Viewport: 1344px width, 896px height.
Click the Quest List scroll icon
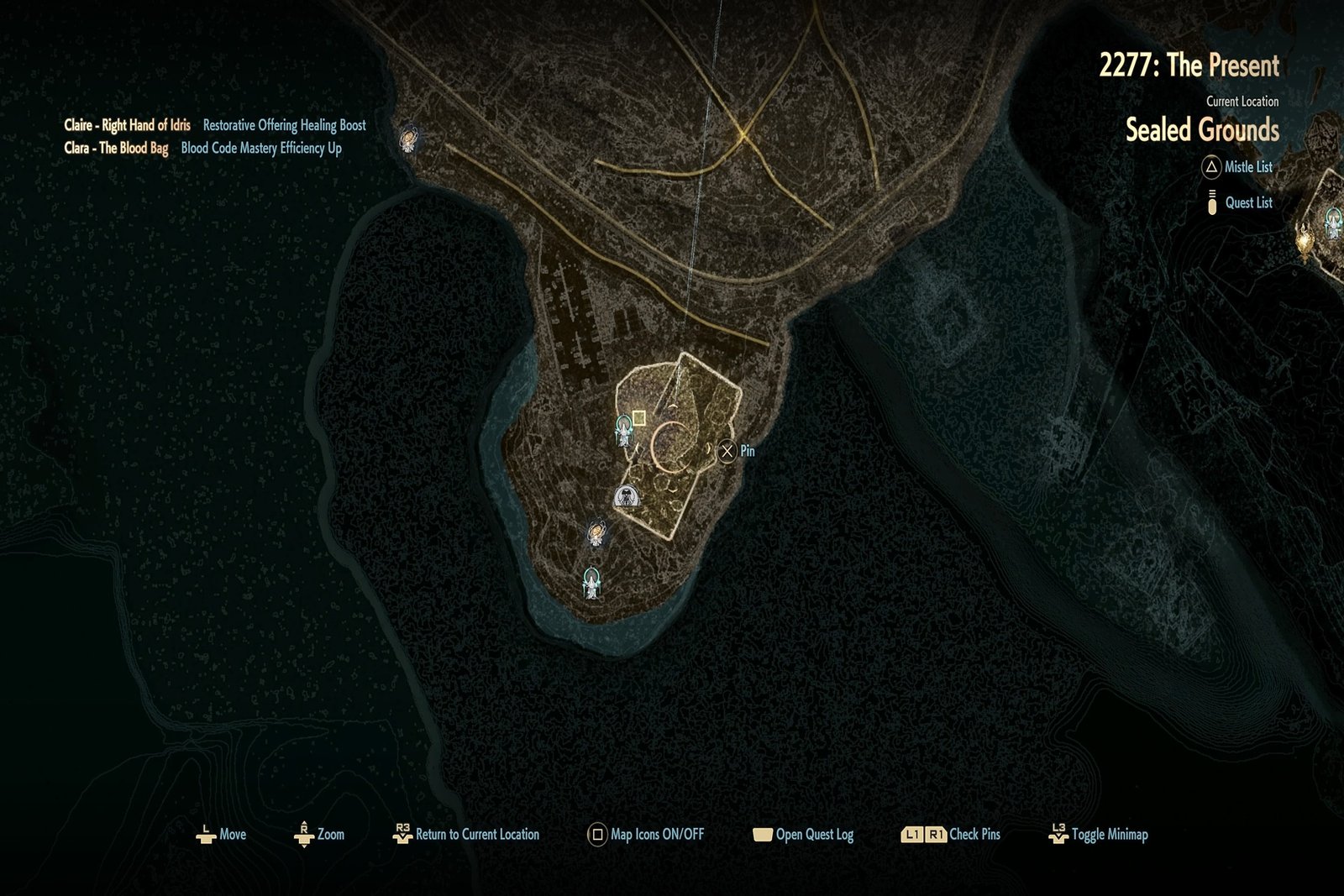[1211, 202]
